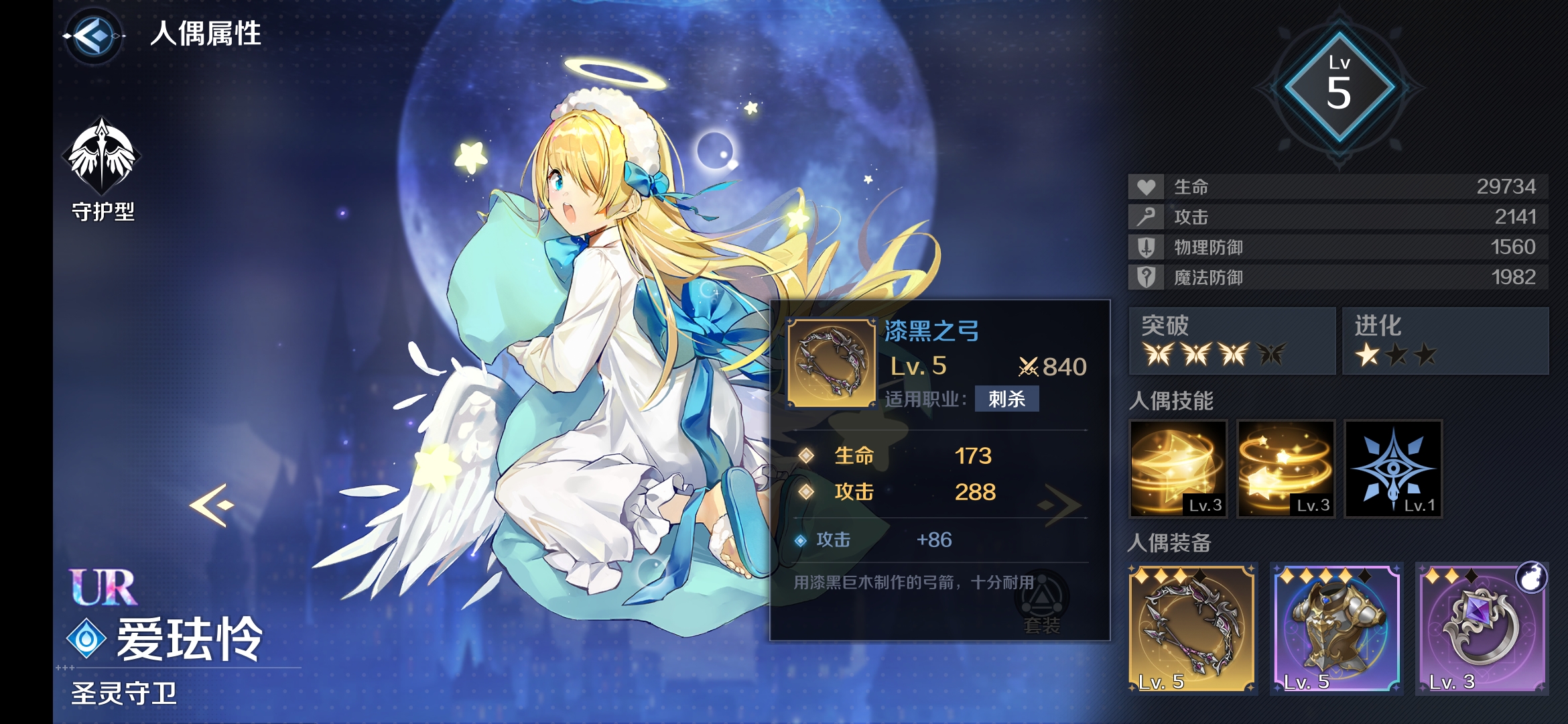
Task: Select the second star swirl skill
Action: tap(1285, 469)
